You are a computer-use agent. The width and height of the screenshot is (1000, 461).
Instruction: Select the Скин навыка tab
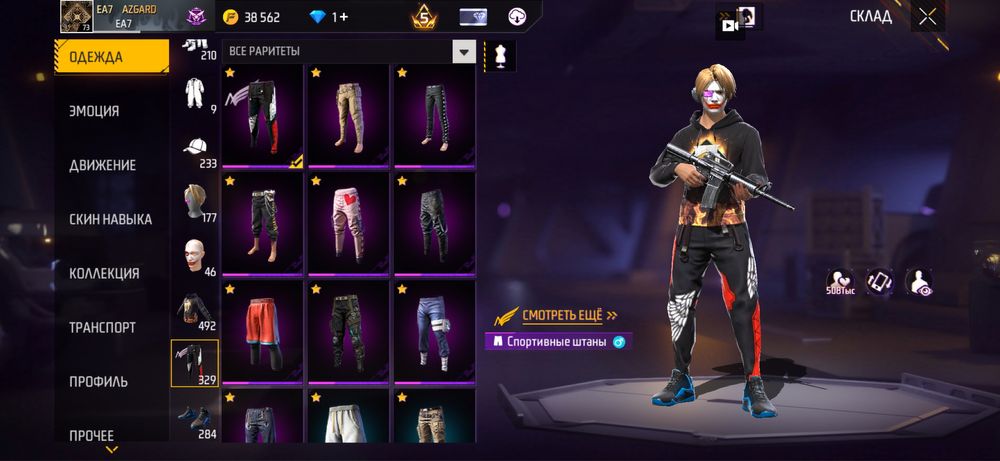[x=110, y=219]
